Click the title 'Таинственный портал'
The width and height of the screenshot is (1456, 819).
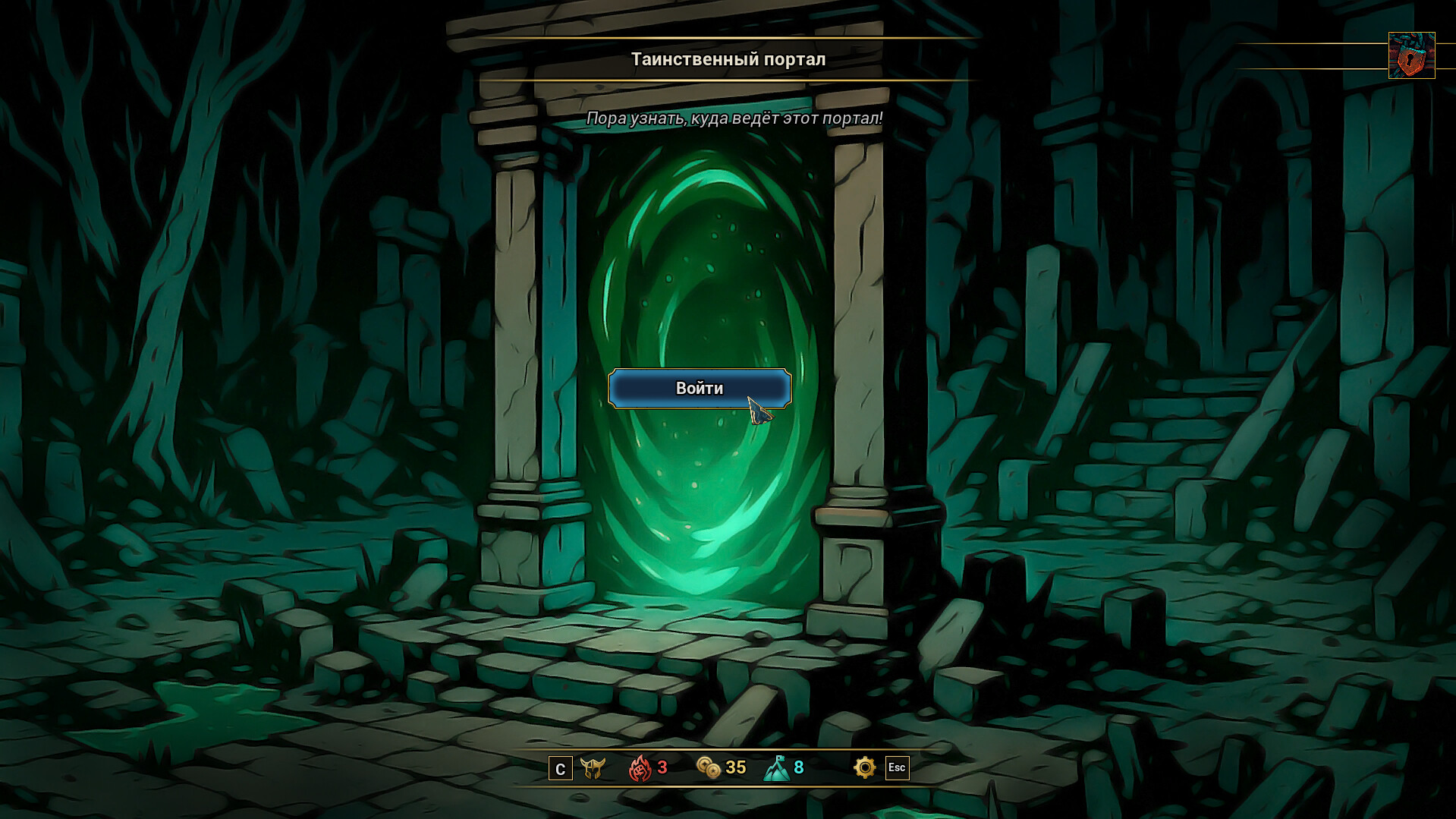(x=728, y=59)
